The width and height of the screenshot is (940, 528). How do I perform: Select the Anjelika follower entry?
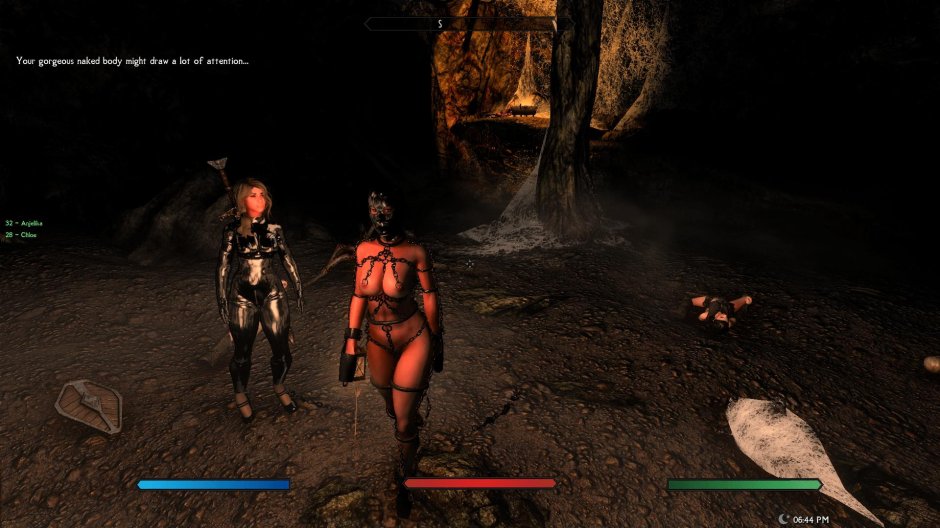coord(24,223)
